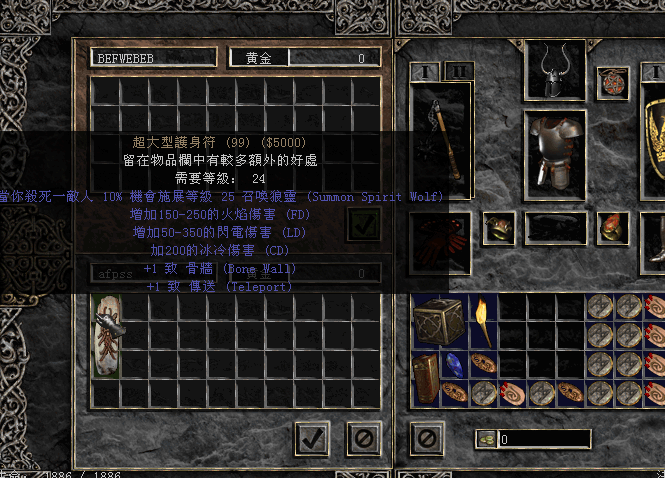Cancel the trade with the circle-slash button
This screenshot has width=665, height=478.
pyautogui.click(x=364, y=437)
